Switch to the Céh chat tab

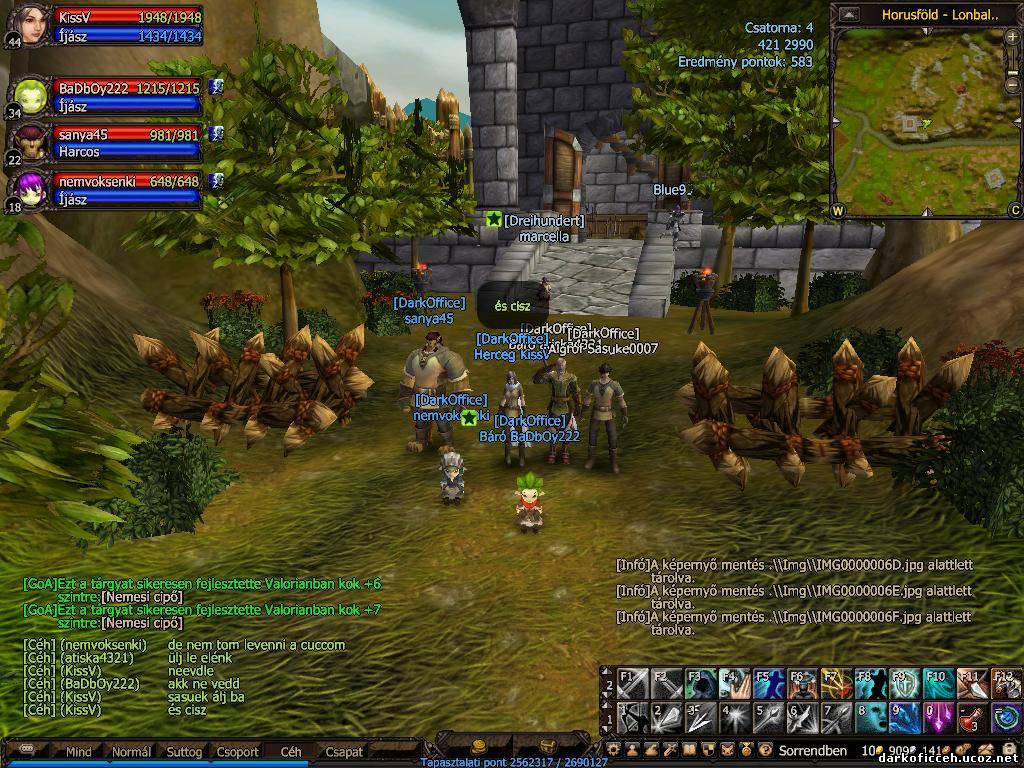click(x=291, y=751)
